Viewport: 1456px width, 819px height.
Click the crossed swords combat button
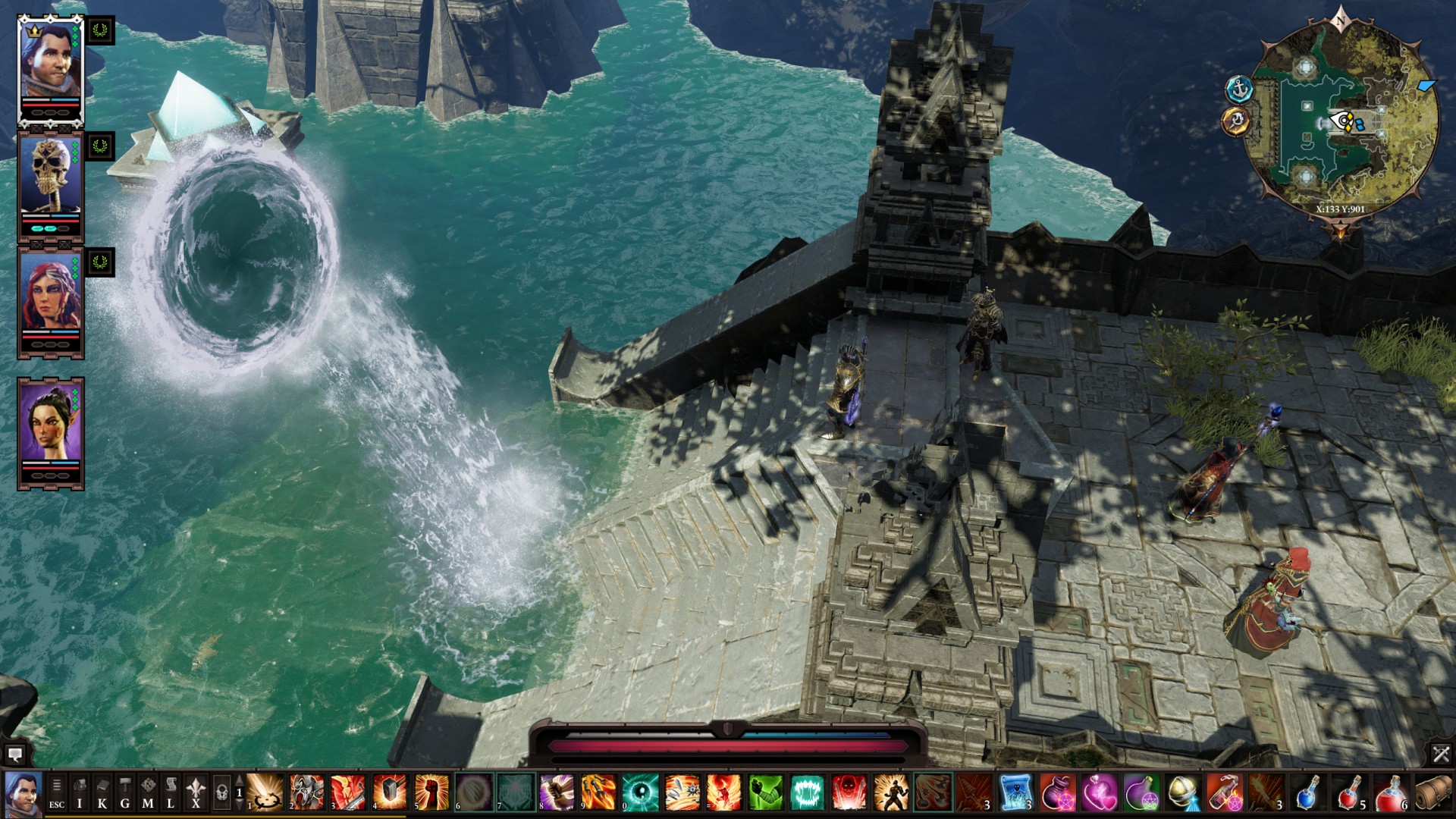click(x=1441, y=754)
